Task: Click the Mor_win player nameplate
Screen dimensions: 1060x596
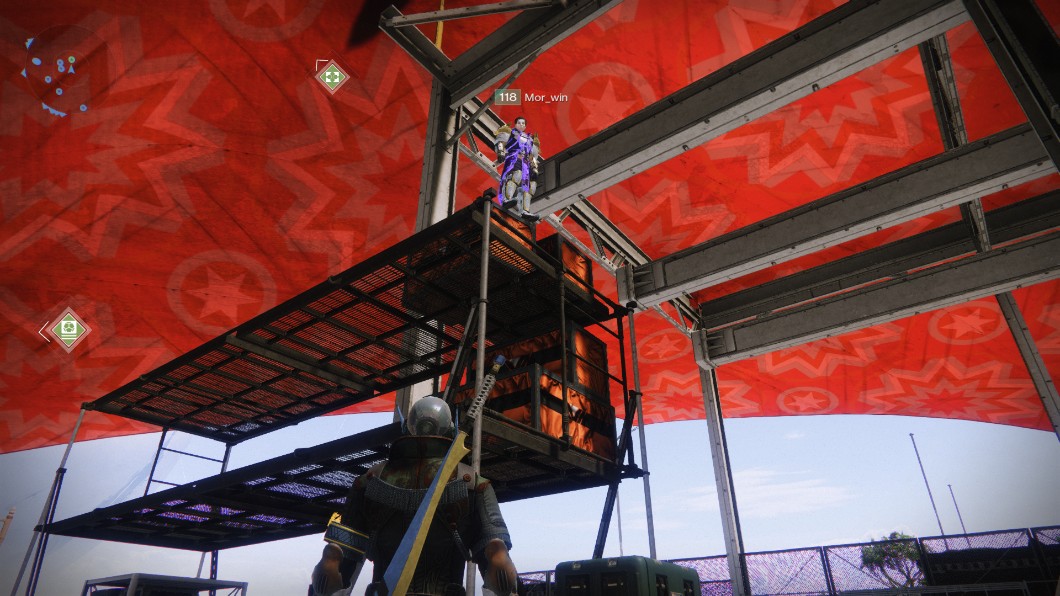Action: pyautogui.click(x=532, y=97)
